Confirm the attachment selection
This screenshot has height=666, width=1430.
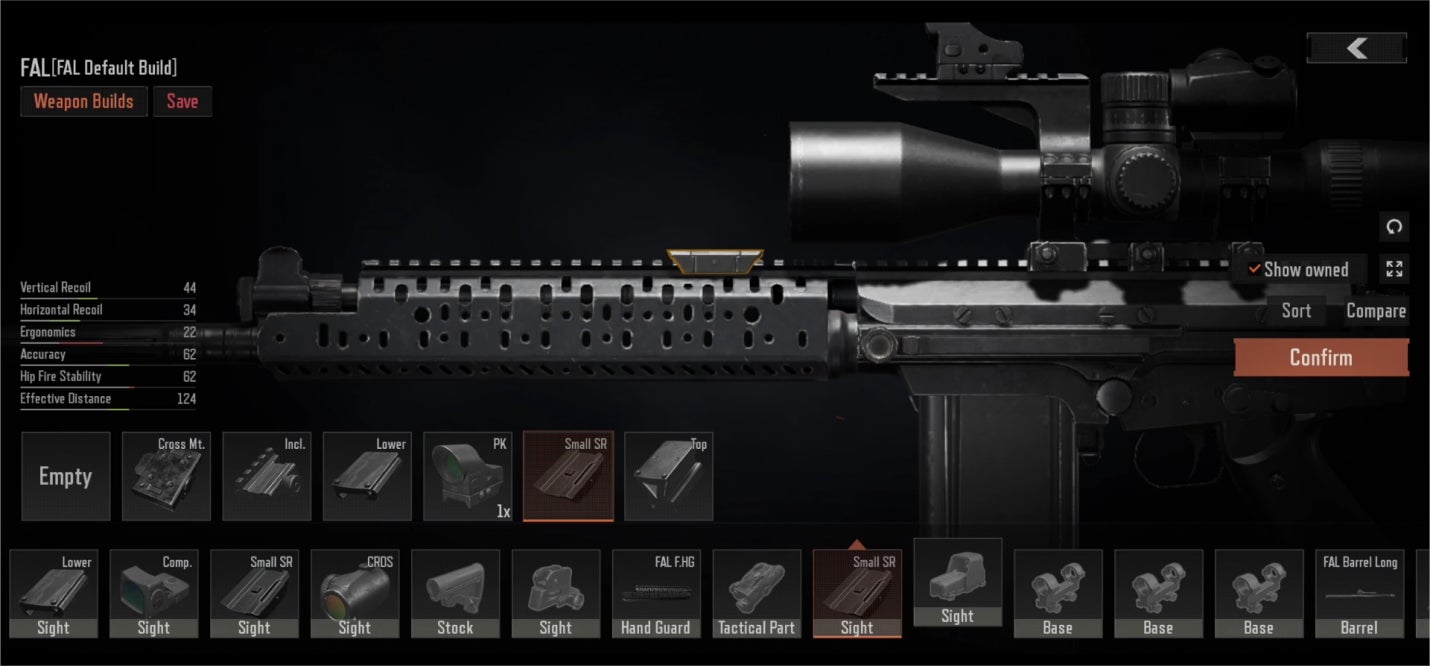coord(1320,358)
